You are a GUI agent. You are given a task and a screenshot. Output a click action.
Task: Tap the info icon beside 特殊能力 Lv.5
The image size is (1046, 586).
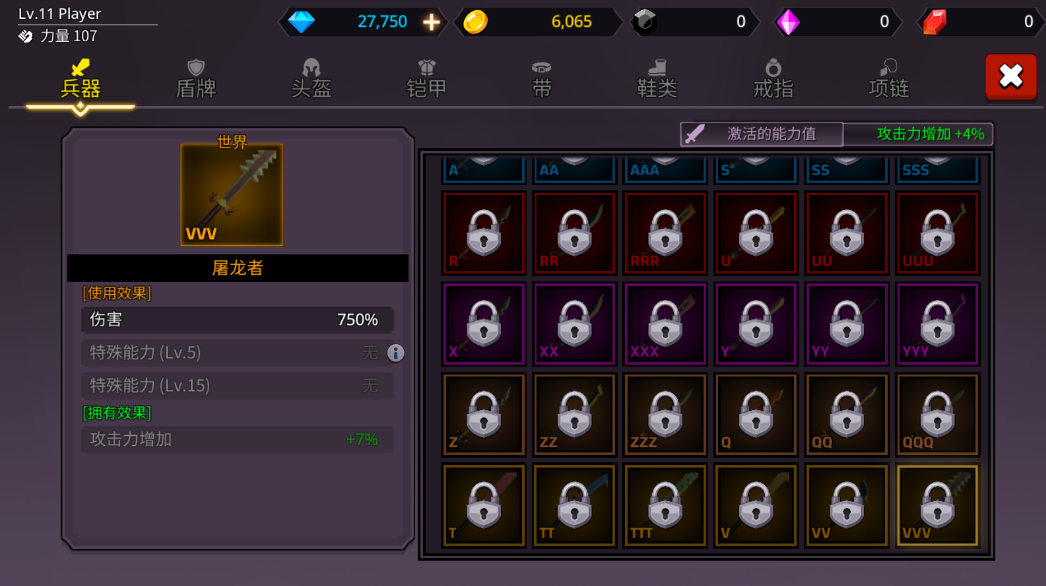click(396, 353)
